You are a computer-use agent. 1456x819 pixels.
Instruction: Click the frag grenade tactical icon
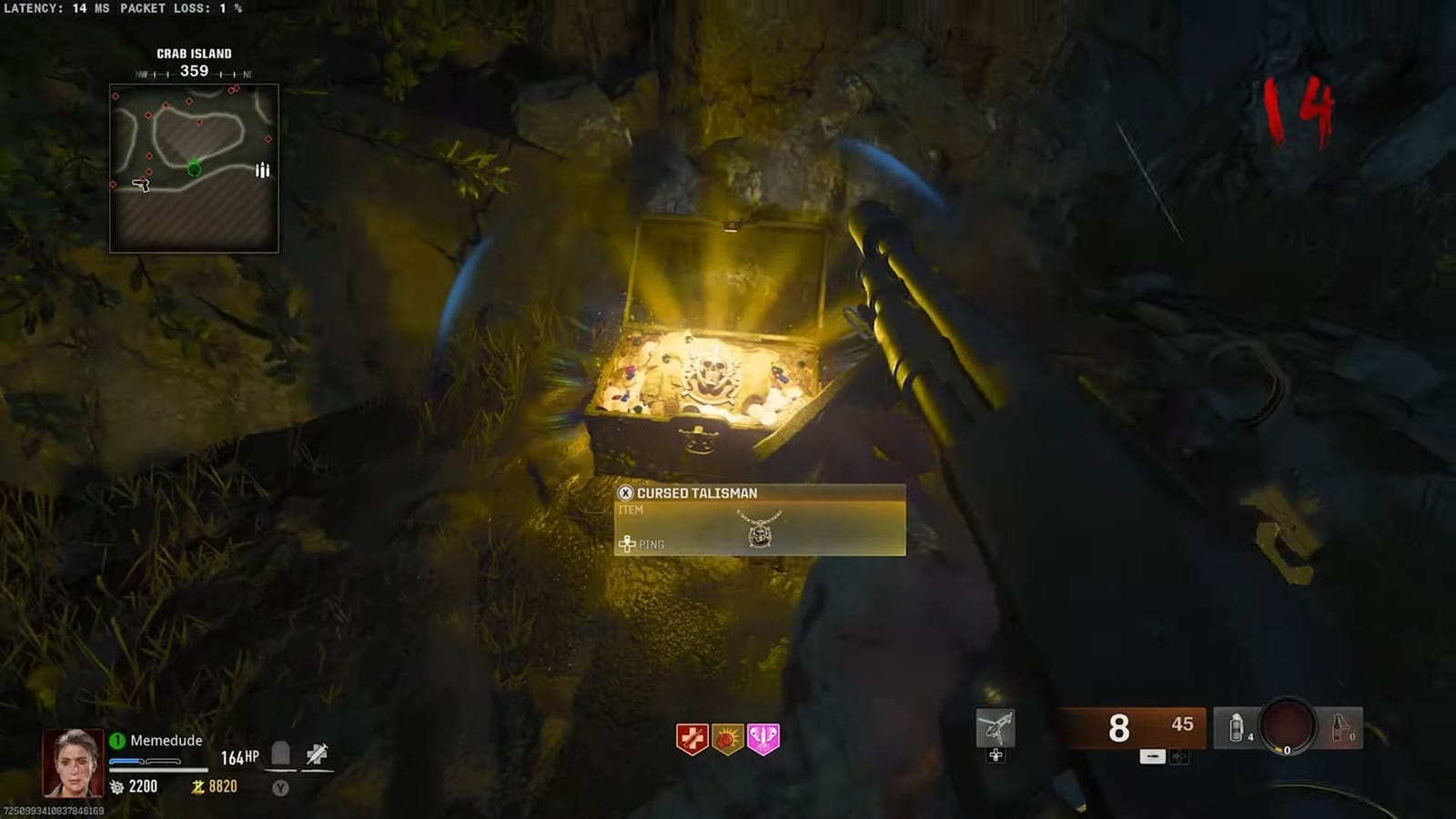[x=1236, y=724]
